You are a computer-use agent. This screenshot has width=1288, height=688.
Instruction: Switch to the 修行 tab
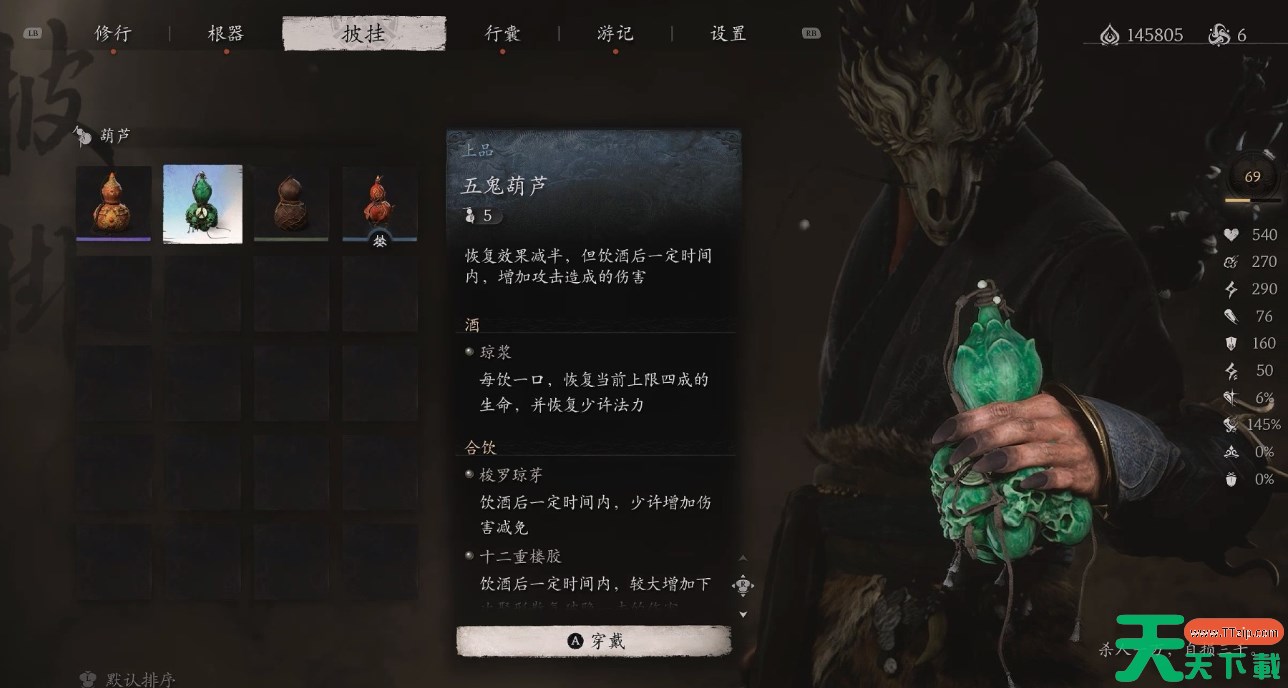point(113,33)
